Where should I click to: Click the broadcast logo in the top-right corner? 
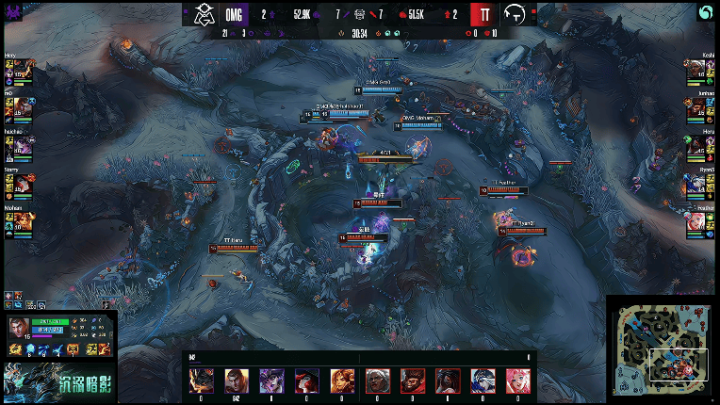point(706,13)
